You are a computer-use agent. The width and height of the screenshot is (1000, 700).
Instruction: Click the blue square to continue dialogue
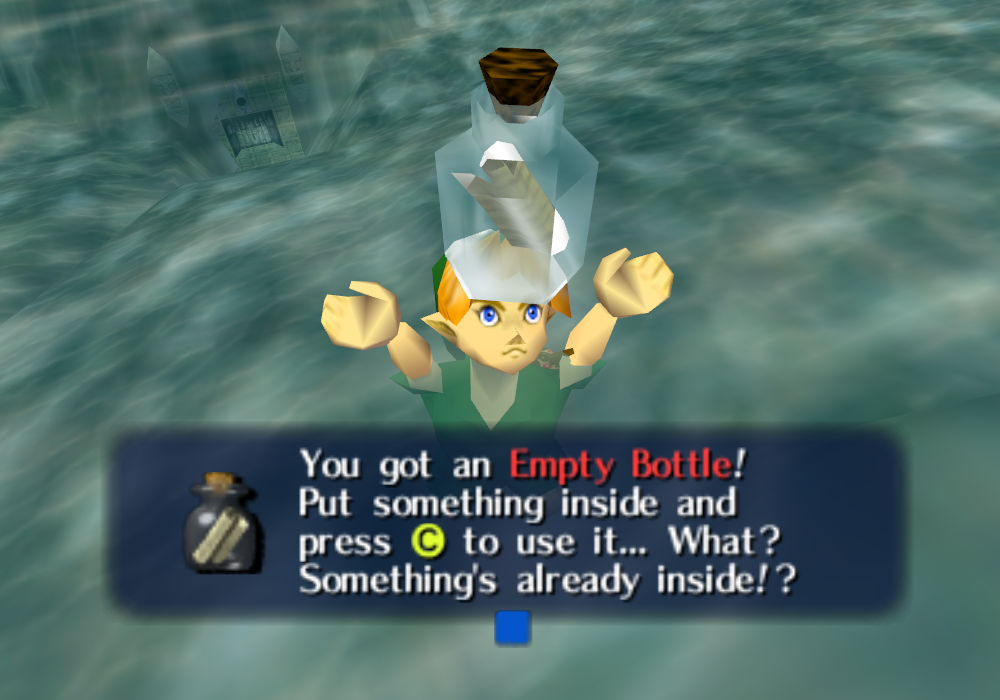pyautogui.click(x=512, y=628)
